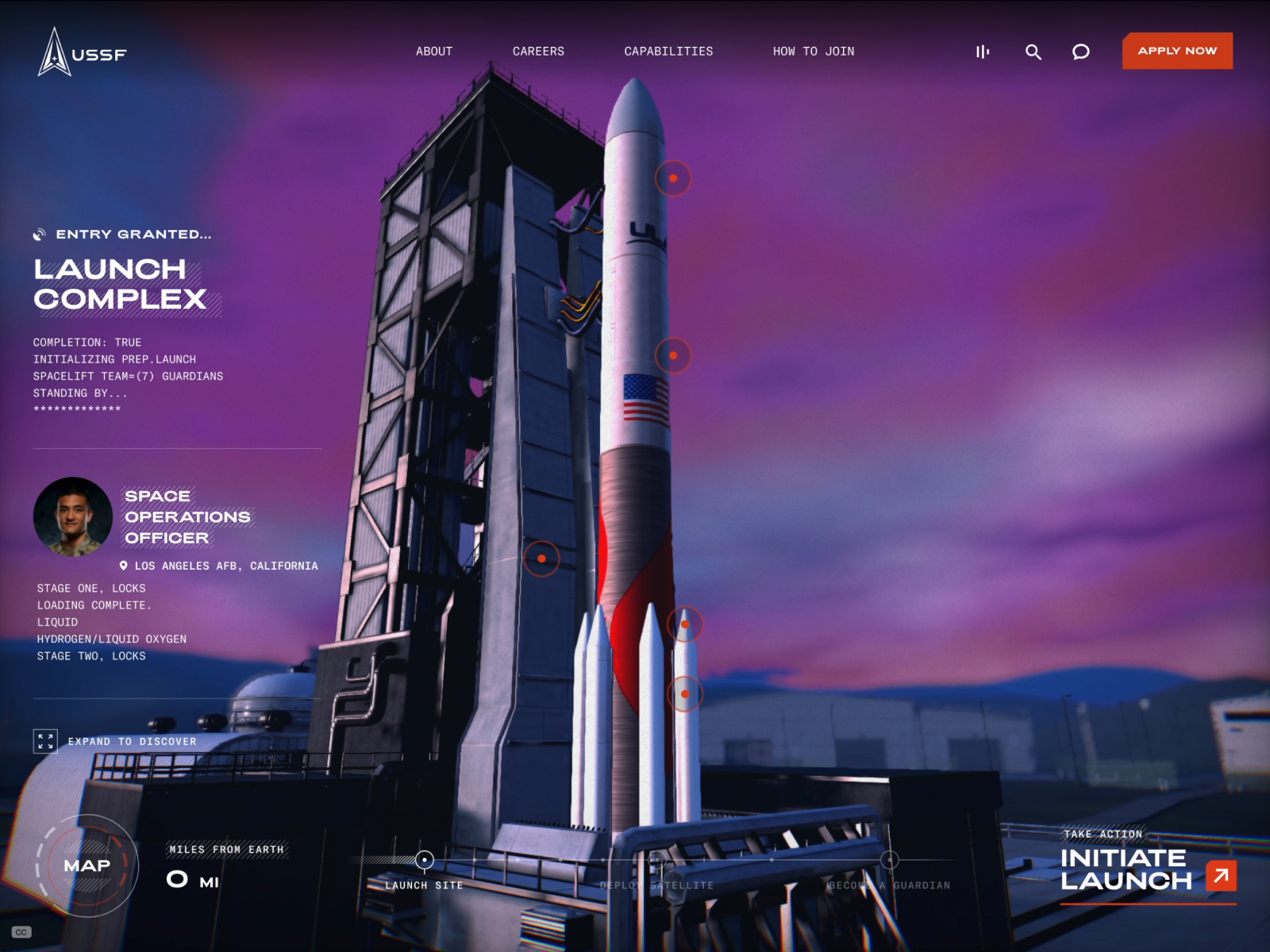This screenshot has height=952, width=1270.
Task: Click the USSF delta logo
Action: coord(53,51)
